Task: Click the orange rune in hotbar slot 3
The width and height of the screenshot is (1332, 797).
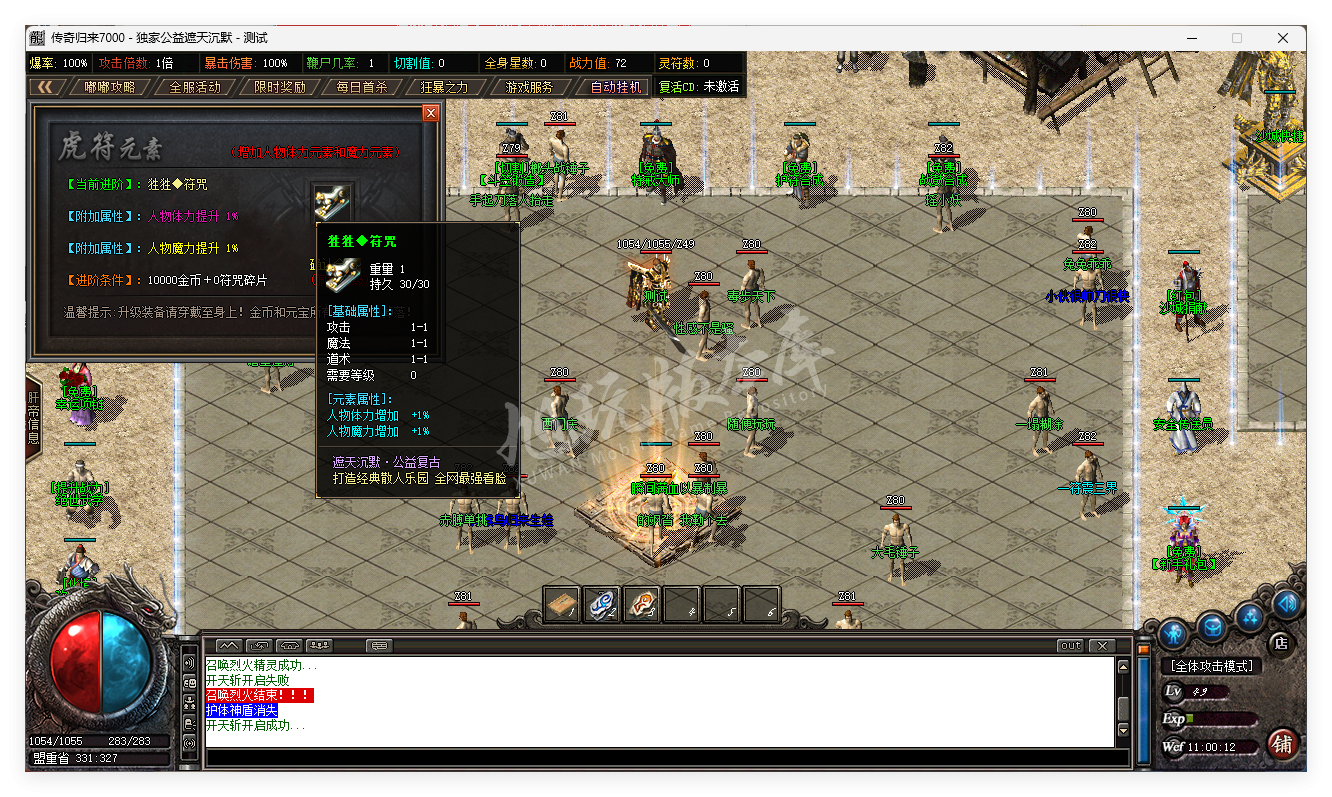Action: [641, 604]
